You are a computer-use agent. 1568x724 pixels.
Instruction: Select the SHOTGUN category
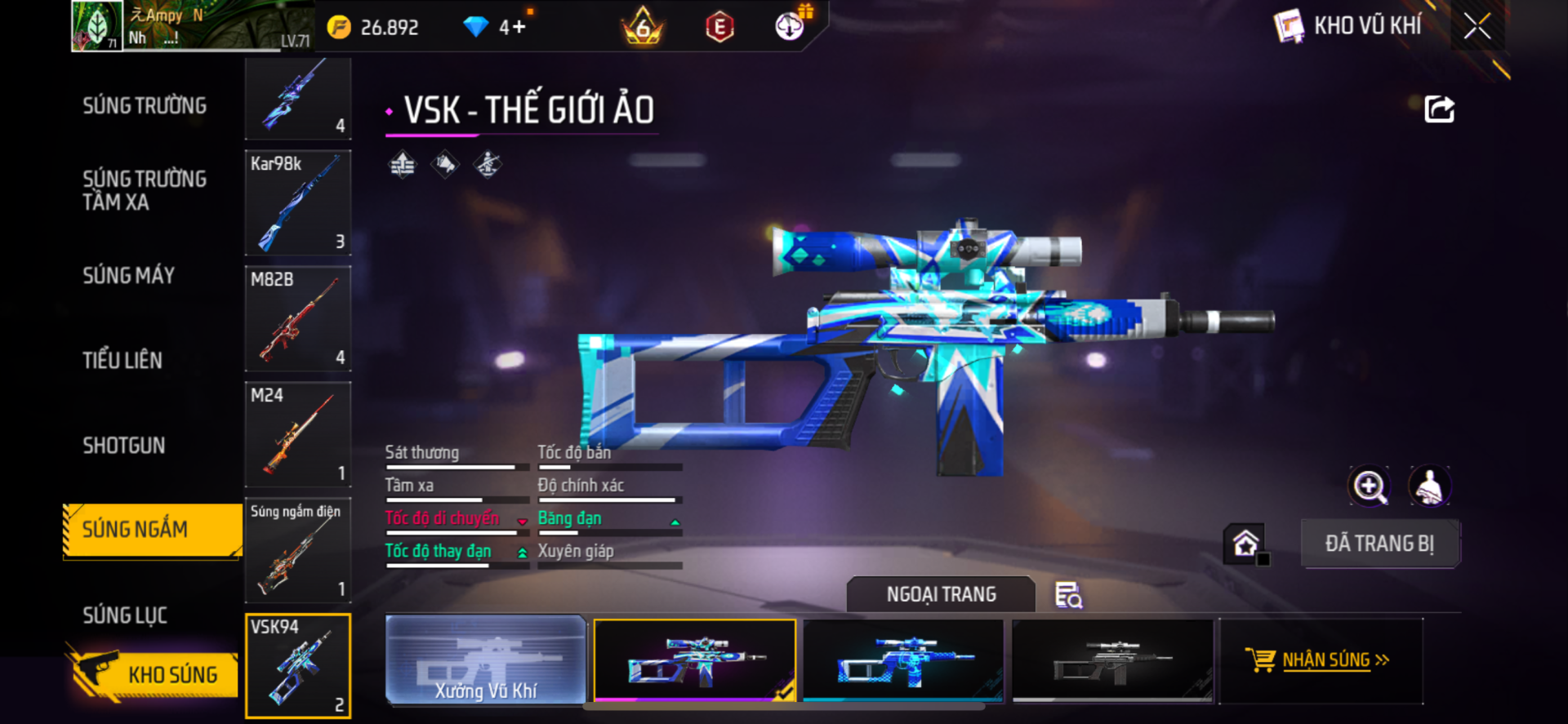click(124, 446)
